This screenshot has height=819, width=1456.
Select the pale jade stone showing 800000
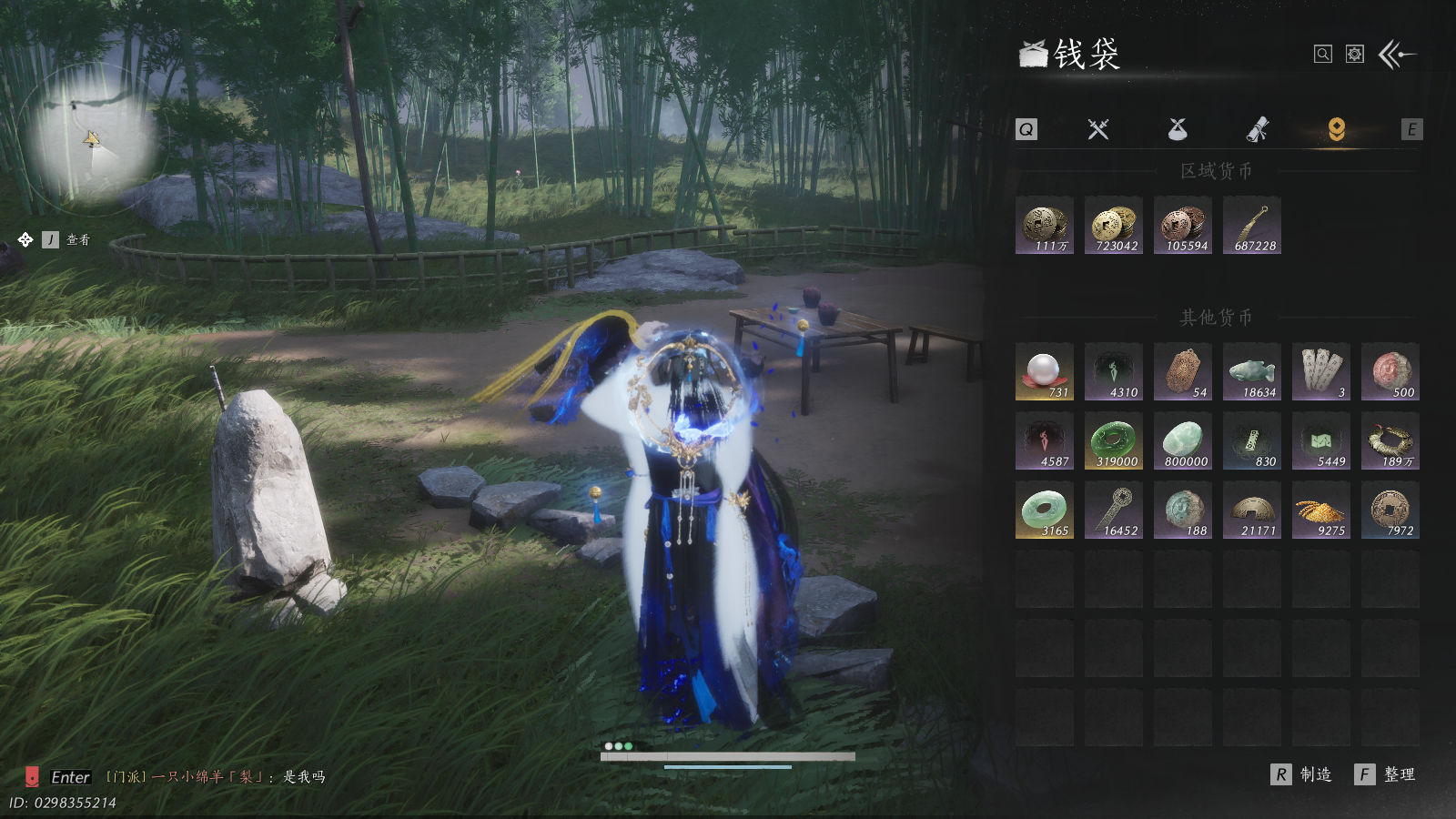1183,440
